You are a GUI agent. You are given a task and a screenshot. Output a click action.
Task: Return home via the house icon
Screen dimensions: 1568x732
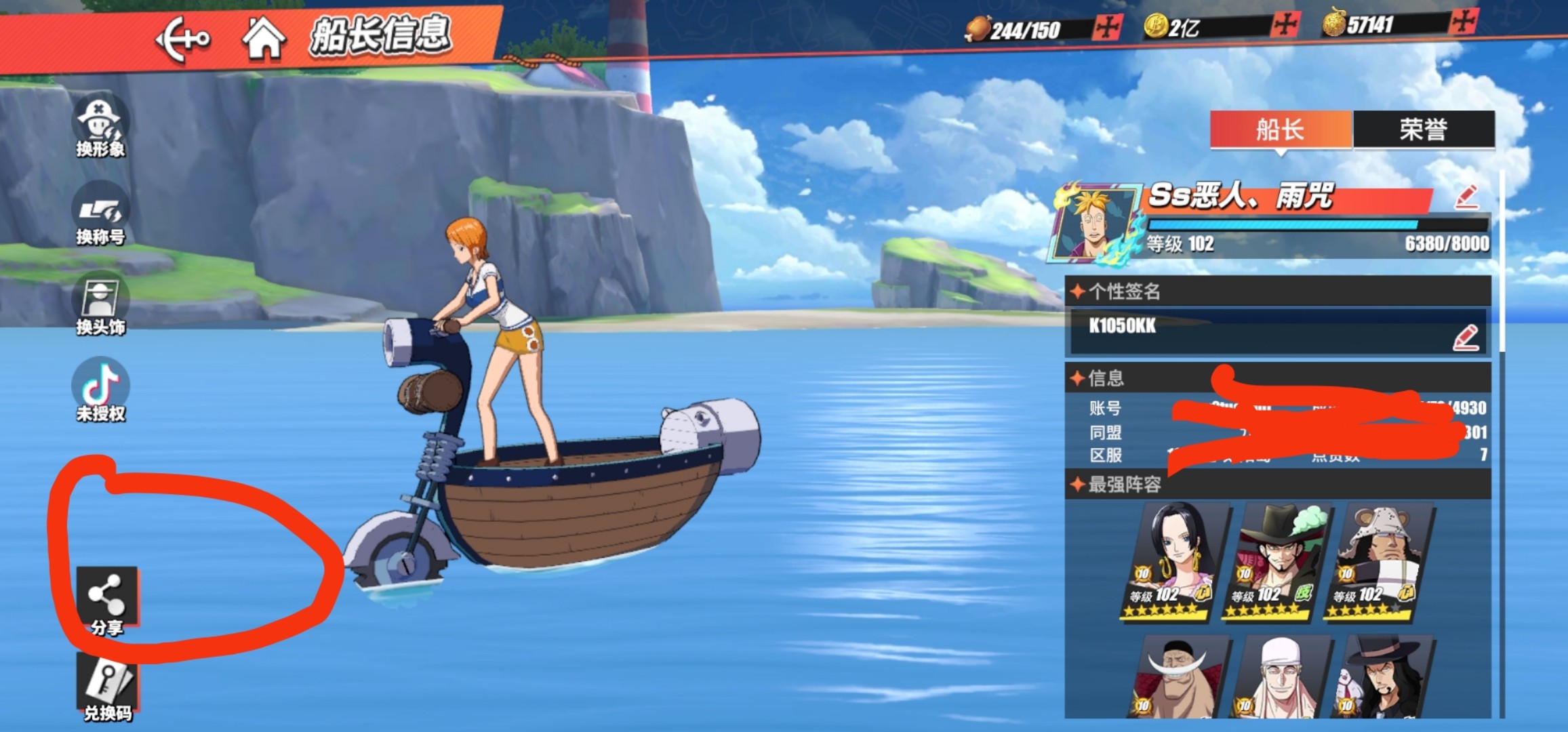coord(263,38)
